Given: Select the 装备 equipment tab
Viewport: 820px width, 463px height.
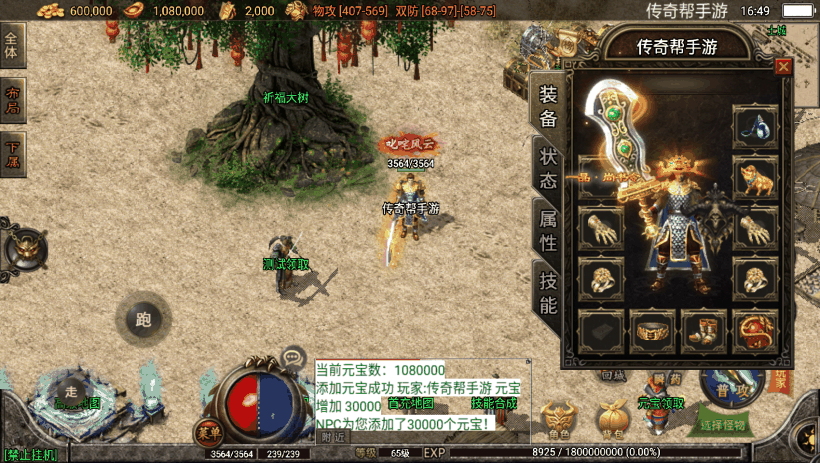Looking at the screenshot, I should coord(548,107).
